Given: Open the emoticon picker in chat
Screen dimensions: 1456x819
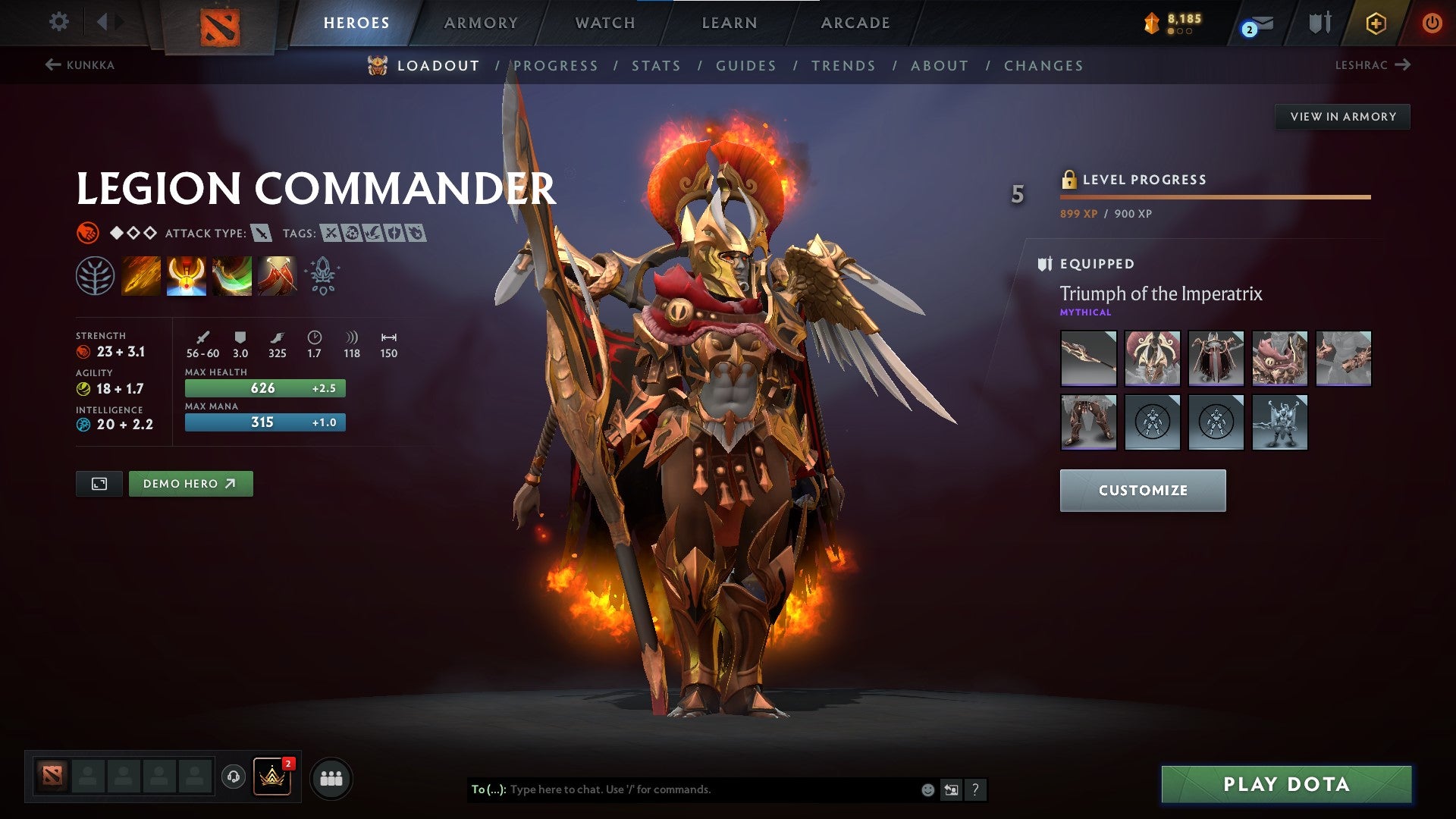Looking at the screenshot, I should tap(927, 789).
